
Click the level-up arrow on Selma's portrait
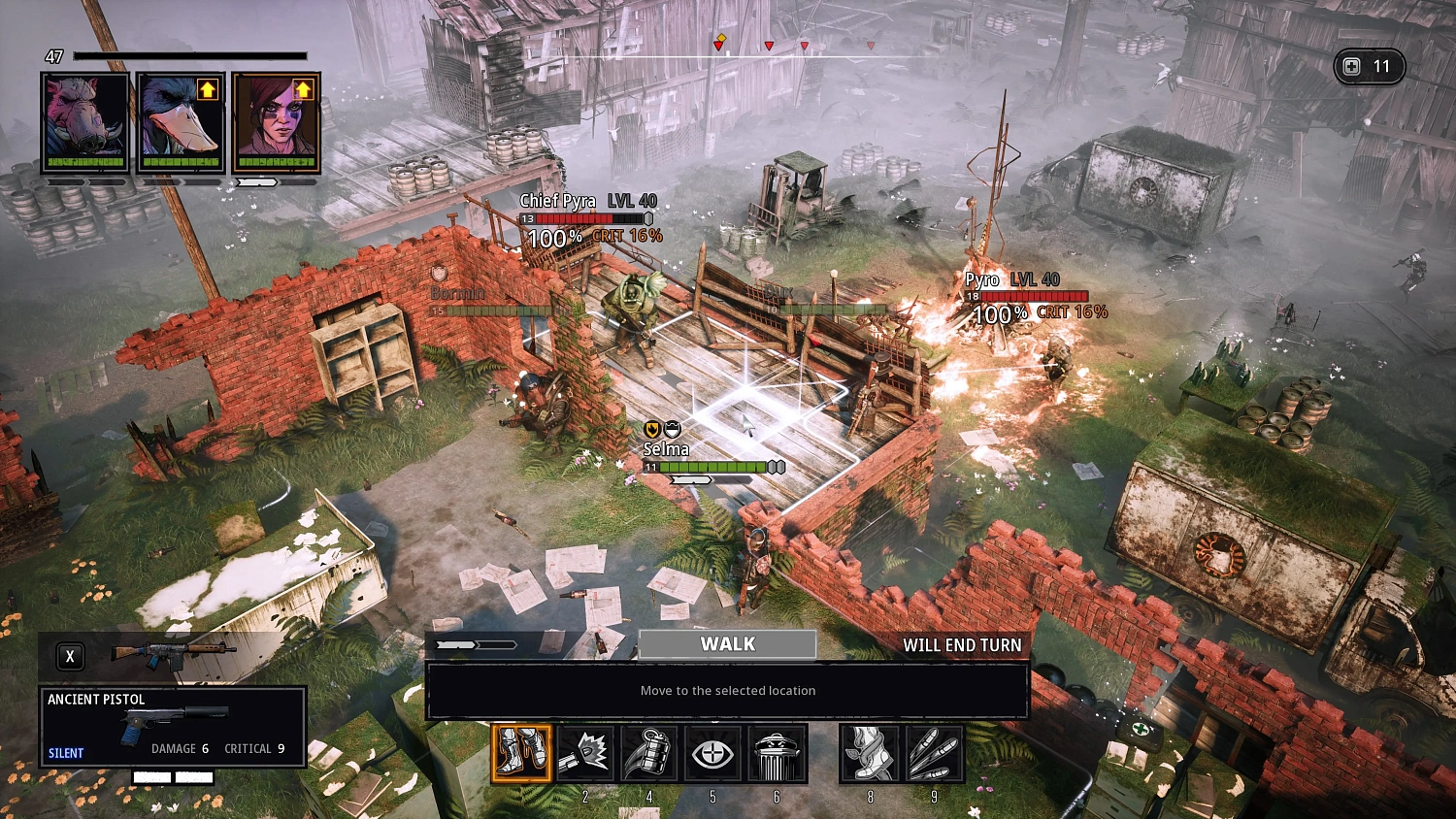303,89
